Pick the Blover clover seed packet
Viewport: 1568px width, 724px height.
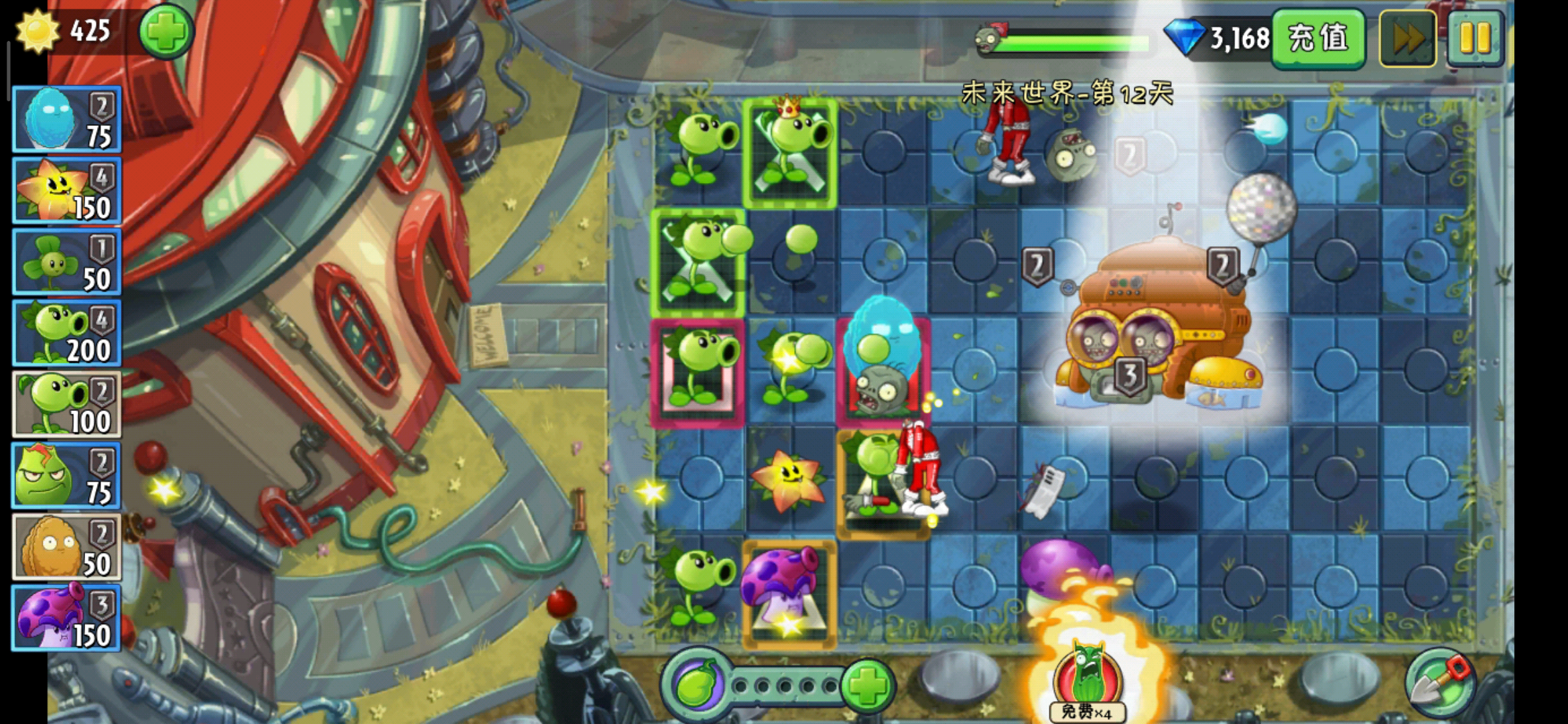tap(66, 262)
